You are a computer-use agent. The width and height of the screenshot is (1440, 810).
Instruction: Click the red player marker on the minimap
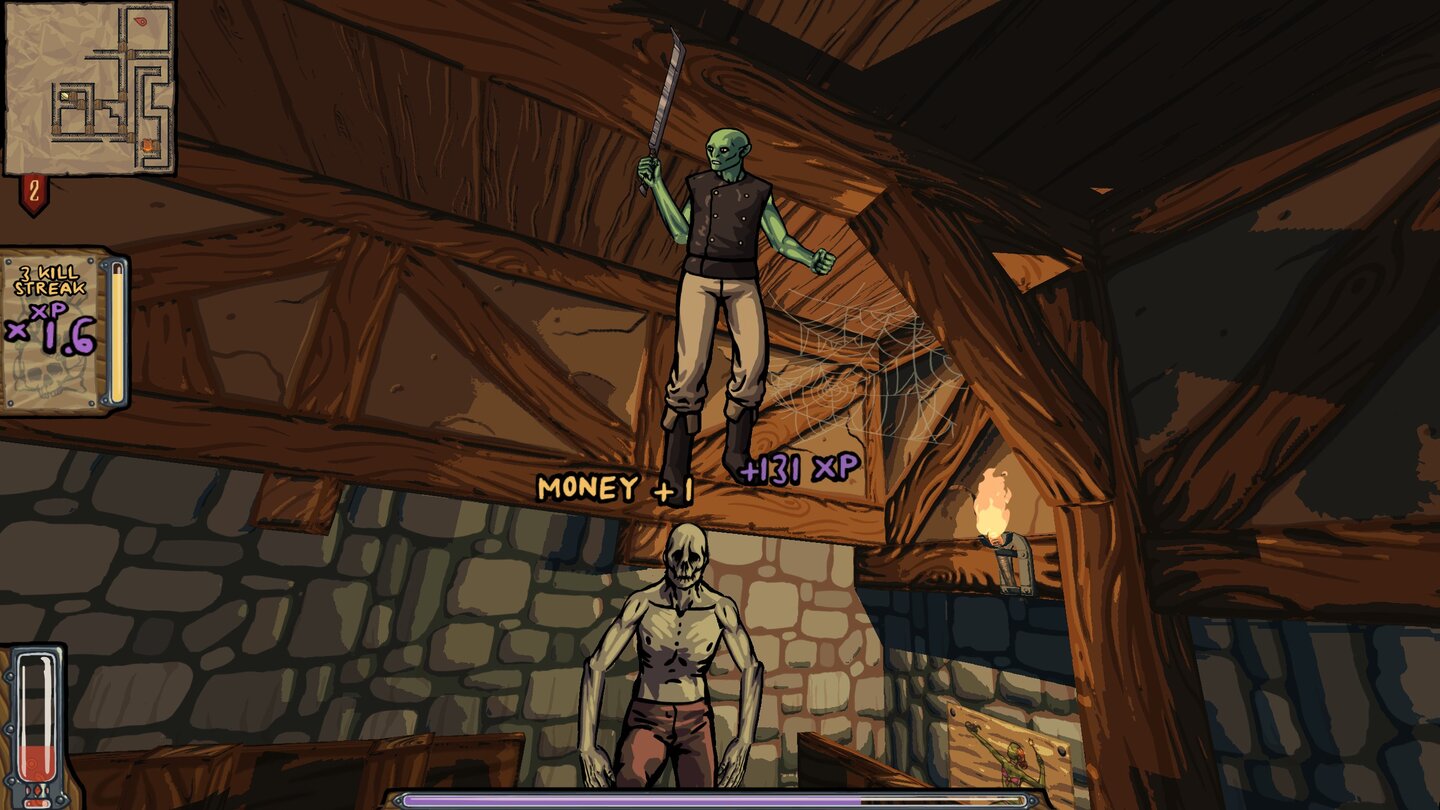coord(141,22)
